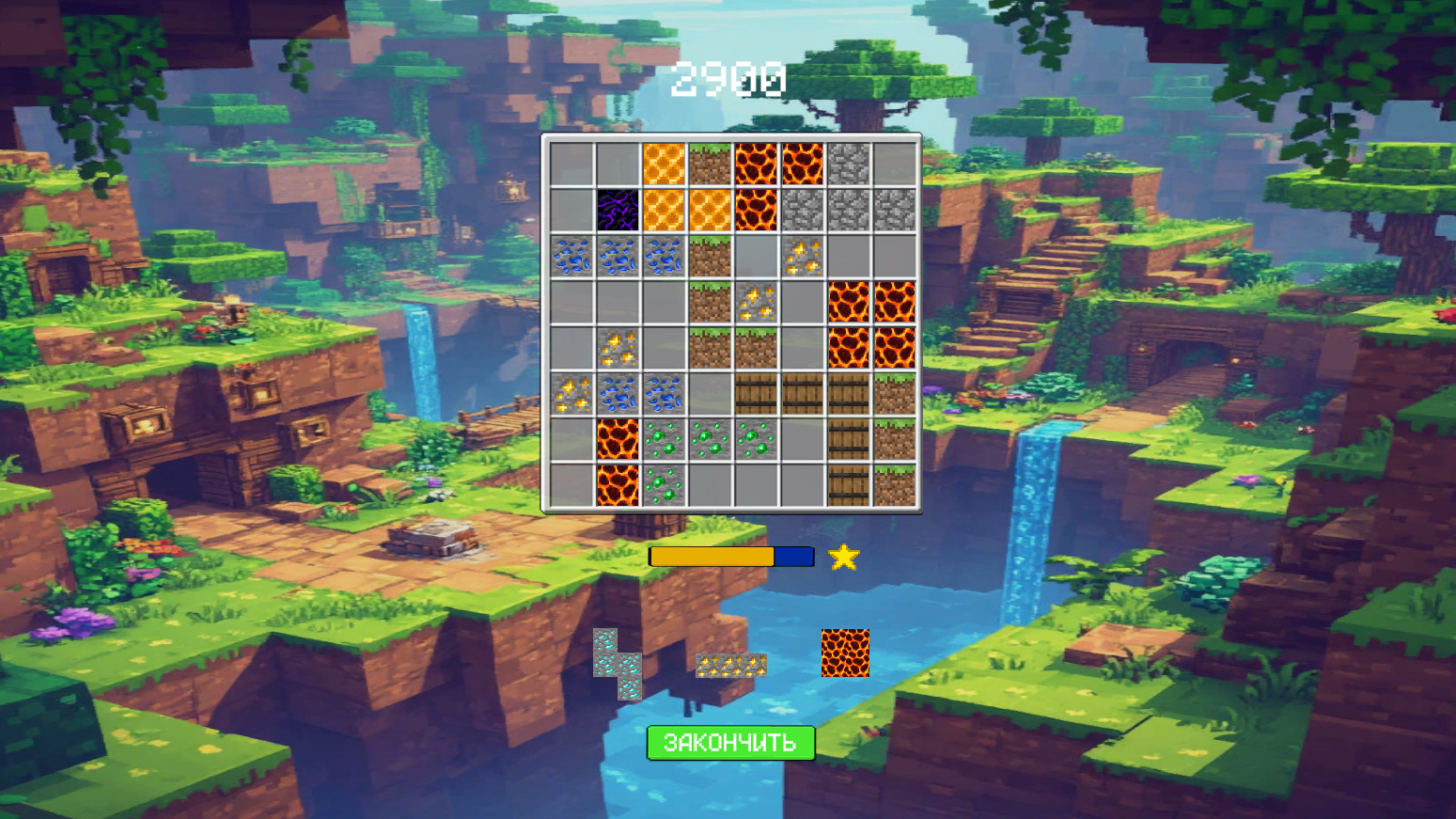Click the yellow progress bar
The width and height of the screenshot is (1456, 819).
pos(710,557)
